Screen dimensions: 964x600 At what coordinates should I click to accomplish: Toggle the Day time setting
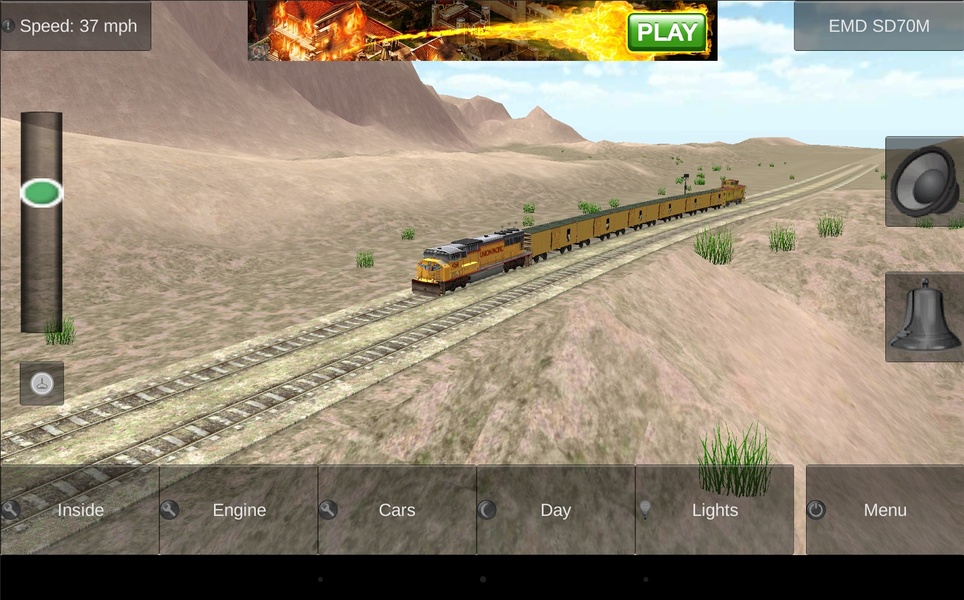click(x=555, y=510)
